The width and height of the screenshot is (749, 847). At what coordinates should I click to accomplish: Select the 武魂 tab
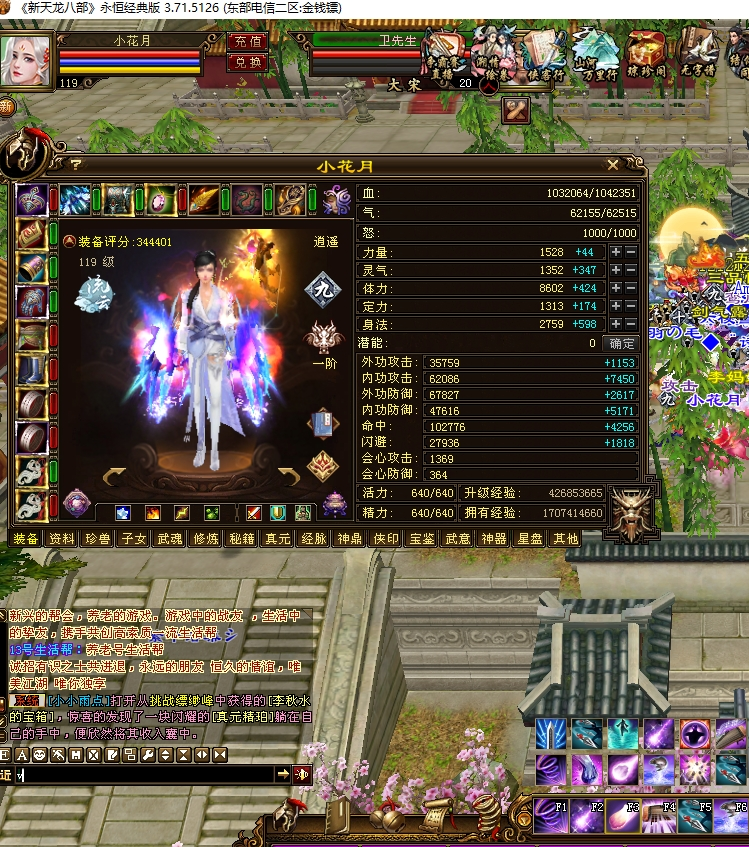click(x=170, y=539)
